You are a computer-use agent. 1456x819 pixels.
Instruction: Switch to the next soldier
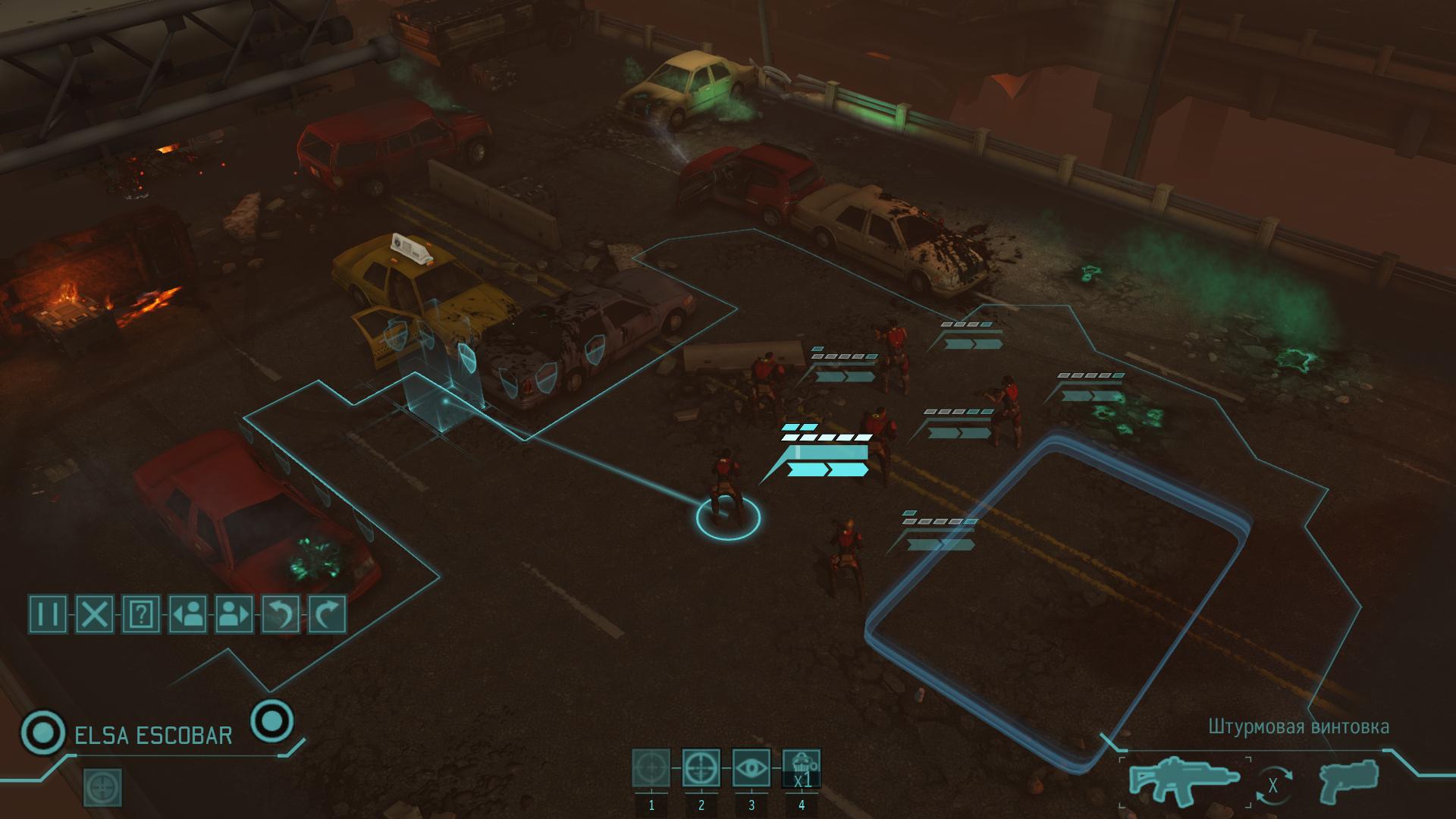(234, 613)
